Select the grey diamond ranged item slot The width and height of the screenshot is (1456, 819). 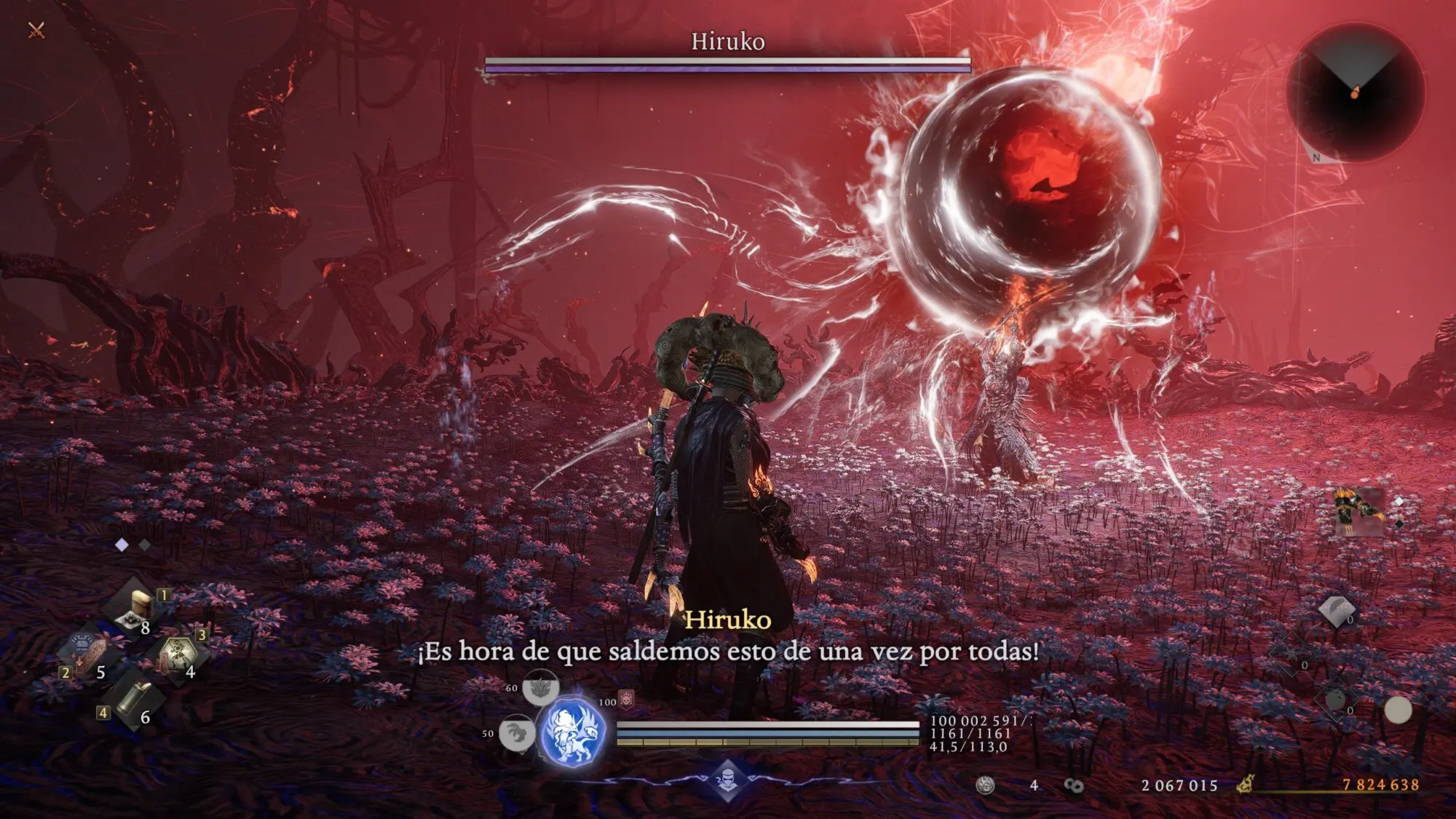point(1336,610)
